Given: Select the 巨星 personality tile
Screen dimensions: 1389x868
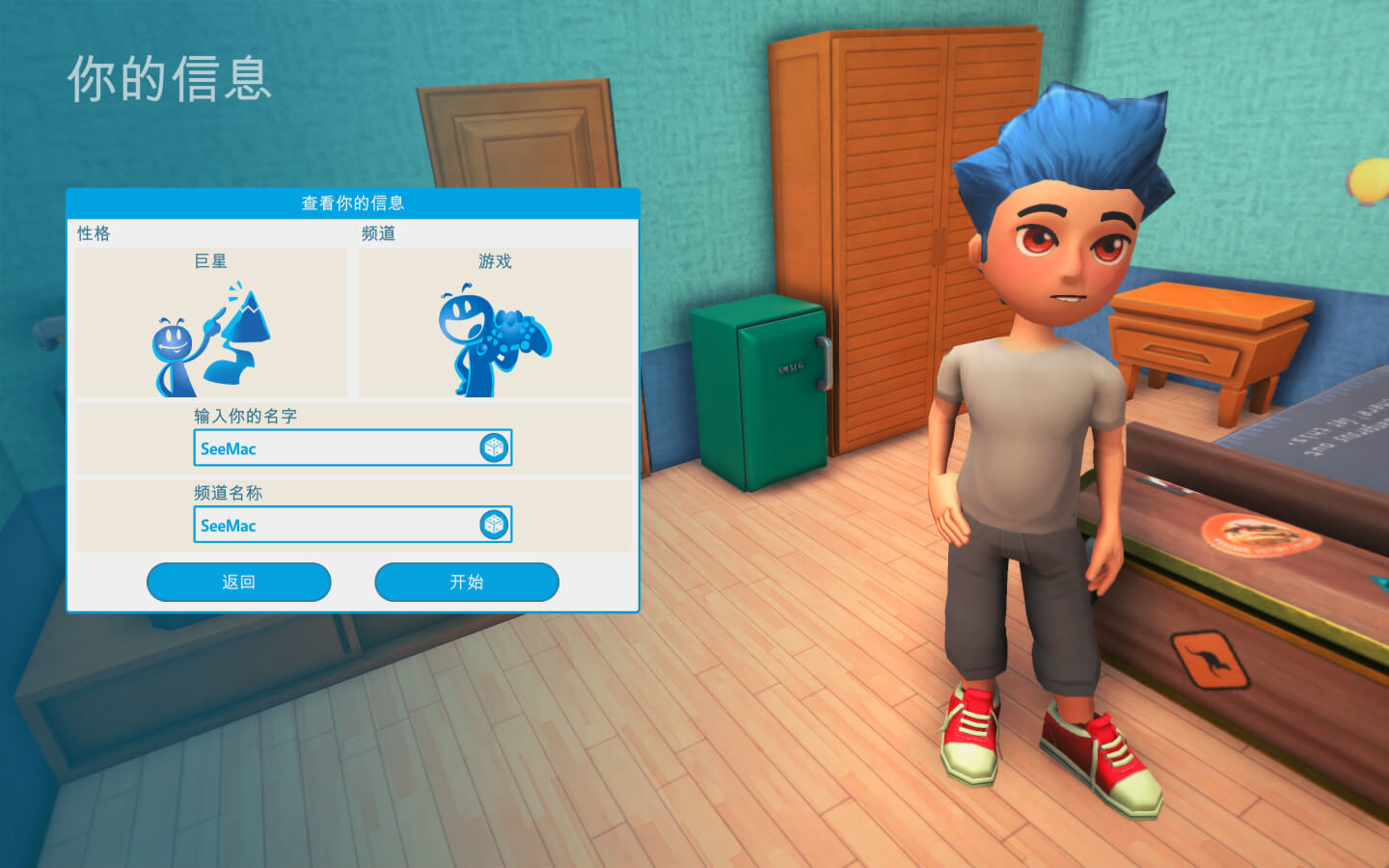Looking at the screenshot, I should (211, 323).
